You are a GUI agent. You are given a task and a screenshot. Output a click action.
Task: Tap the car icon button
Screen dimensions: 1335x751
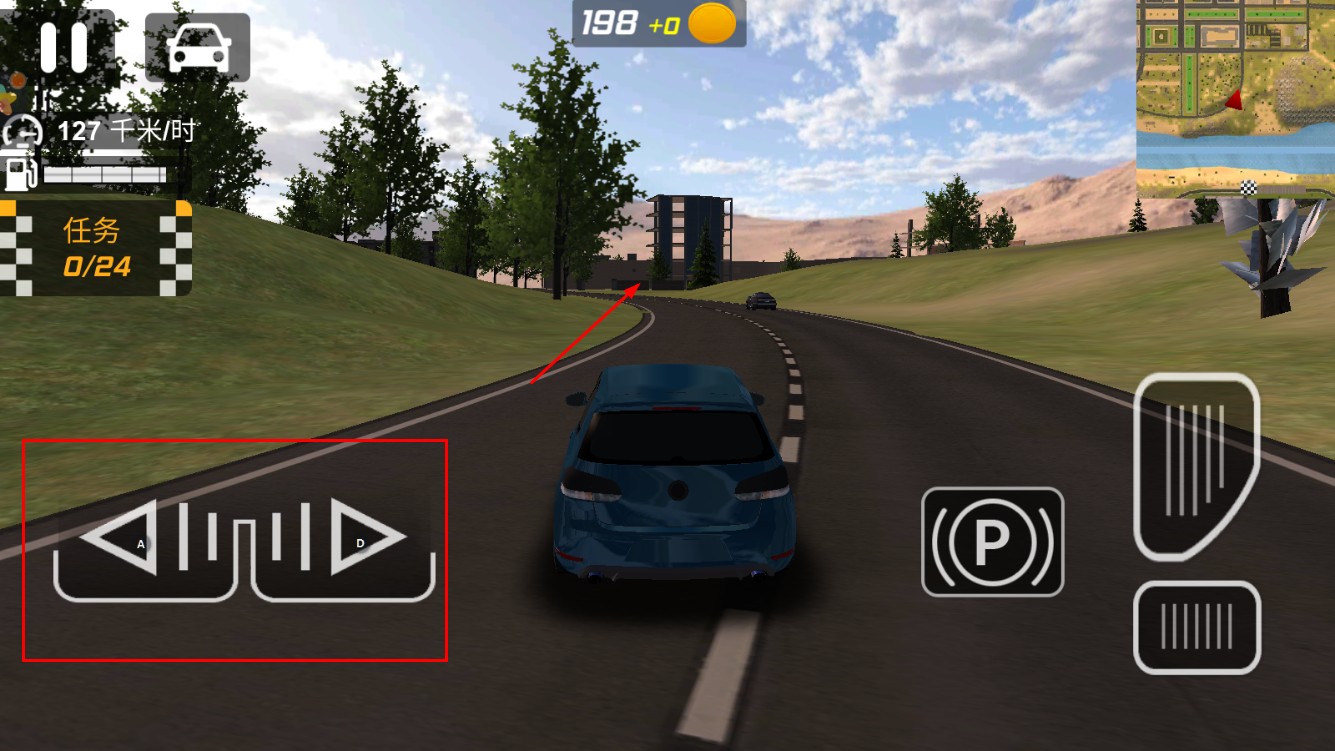[197, 47]
